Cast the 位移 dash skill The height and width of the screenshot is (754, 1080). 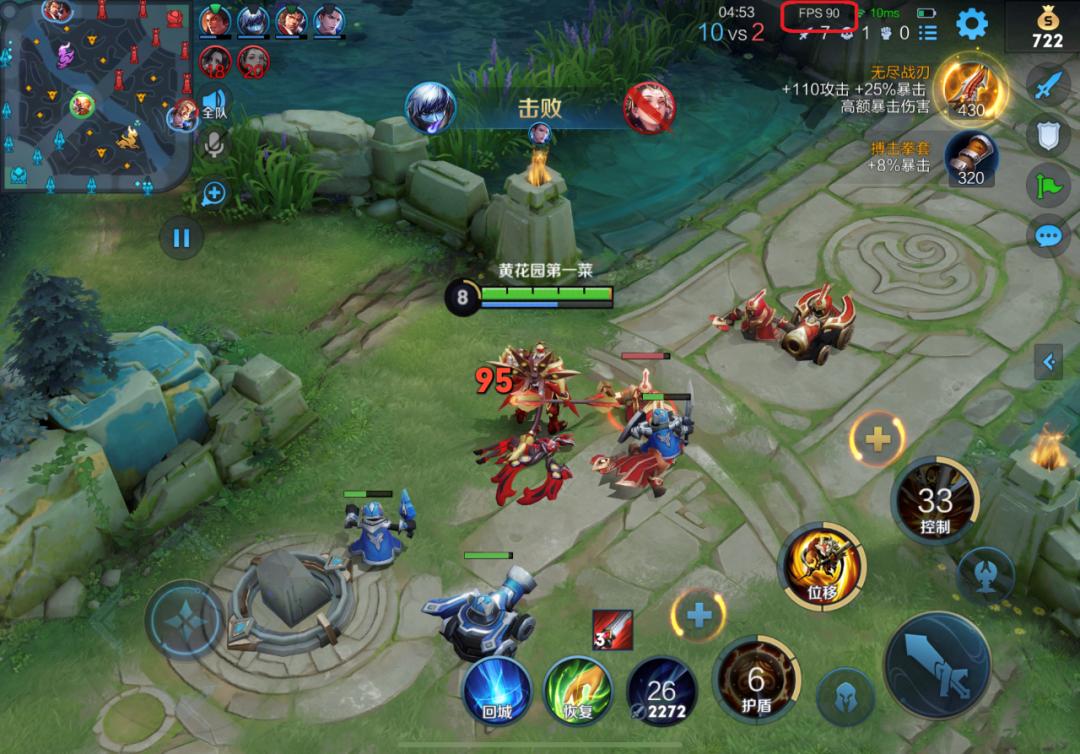822,564
